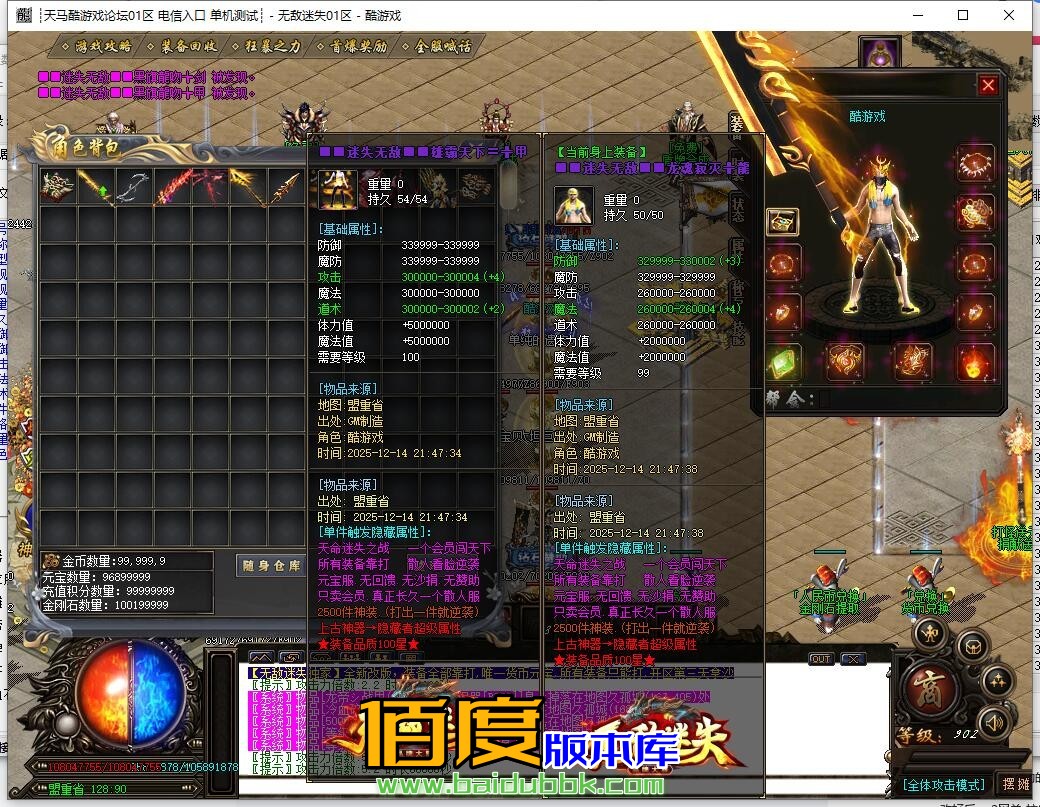
Task: Open the 摆摊 stall button
Action: (x=1015, y=784)
